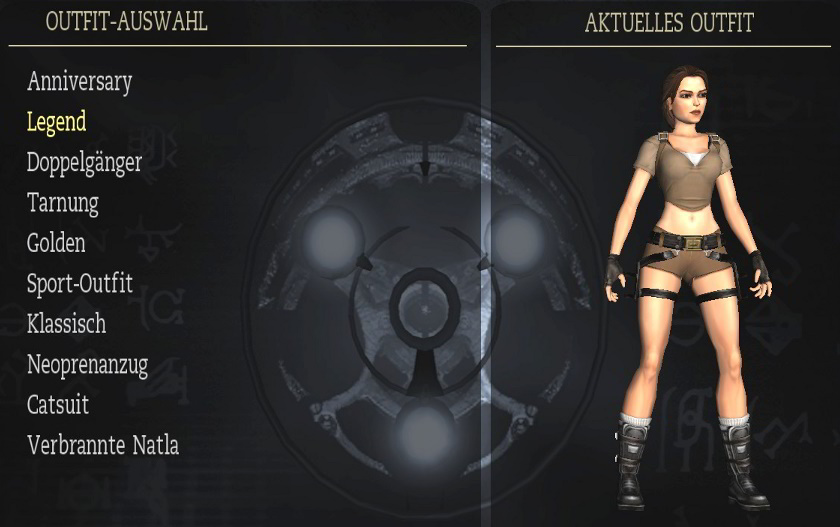Screen dimensions: 840x527
Task: Select the Anniversary outfit
Action: (79, 81)
